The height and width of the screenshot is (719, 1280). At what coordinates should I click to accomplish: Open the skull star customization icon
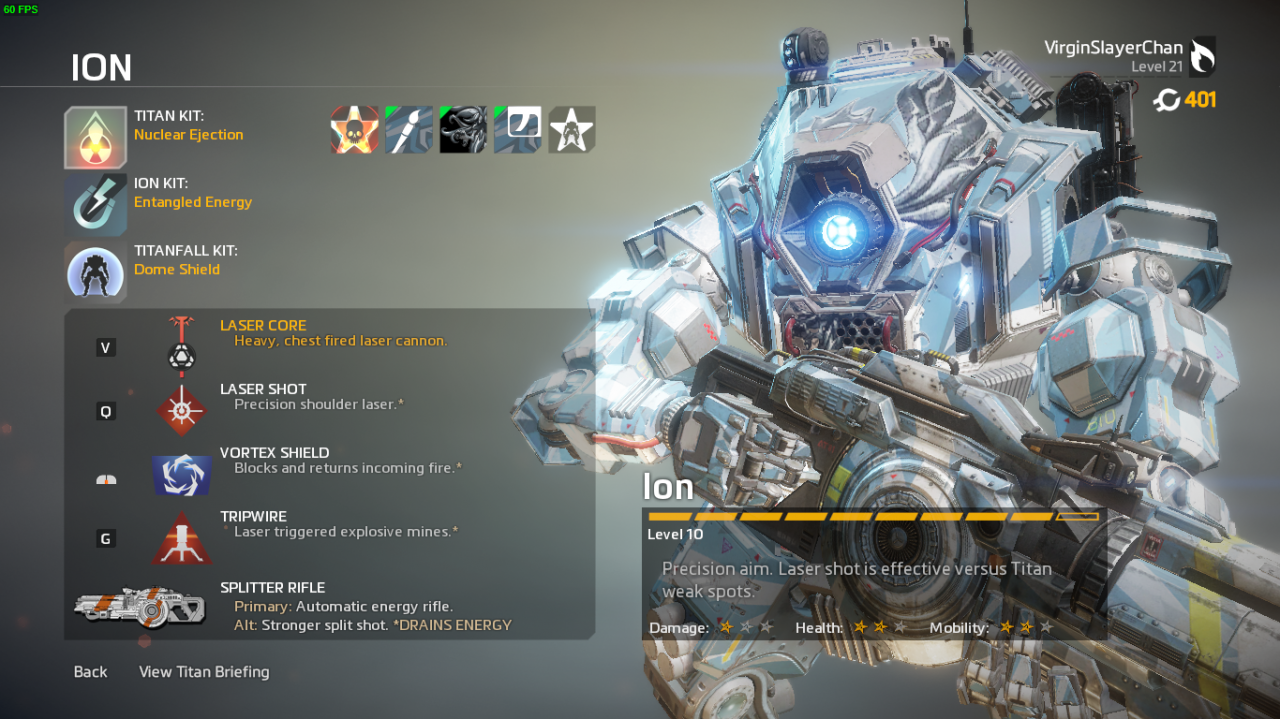[355, 130]
